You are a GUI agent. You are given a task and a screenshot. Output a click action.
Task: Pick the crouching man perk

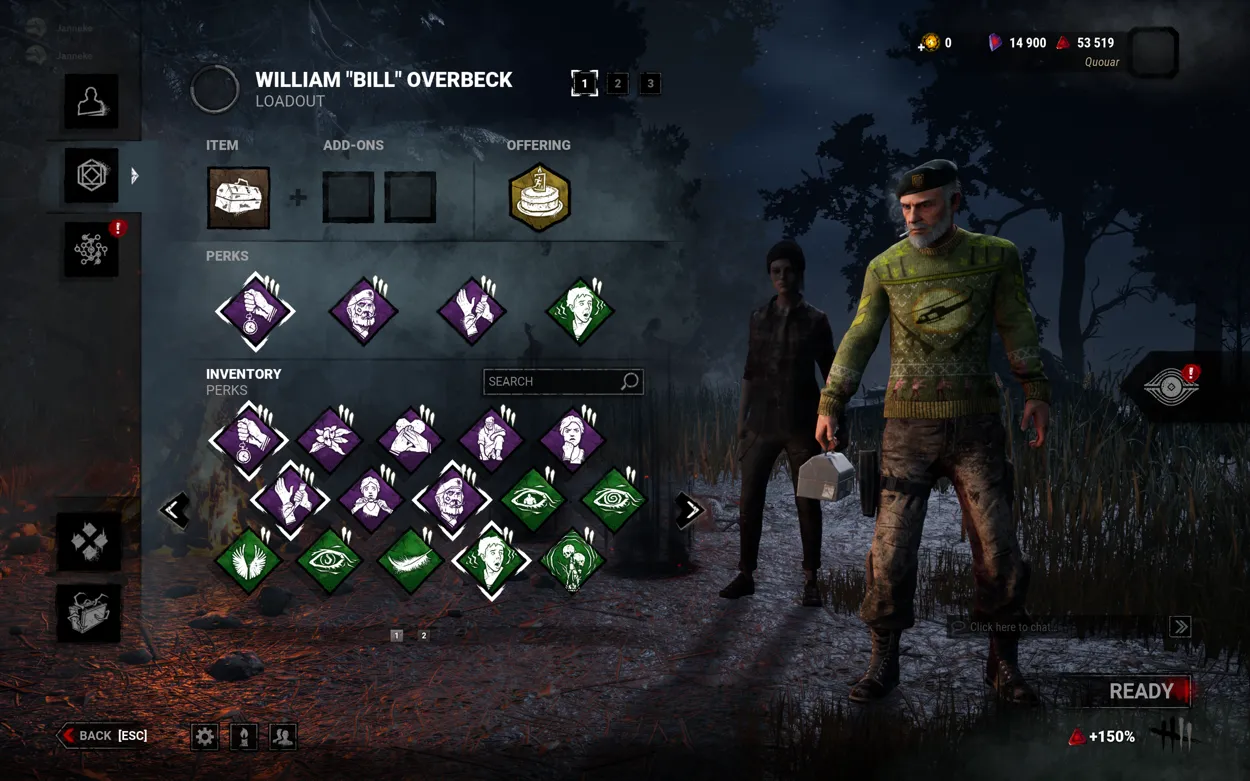491,439
